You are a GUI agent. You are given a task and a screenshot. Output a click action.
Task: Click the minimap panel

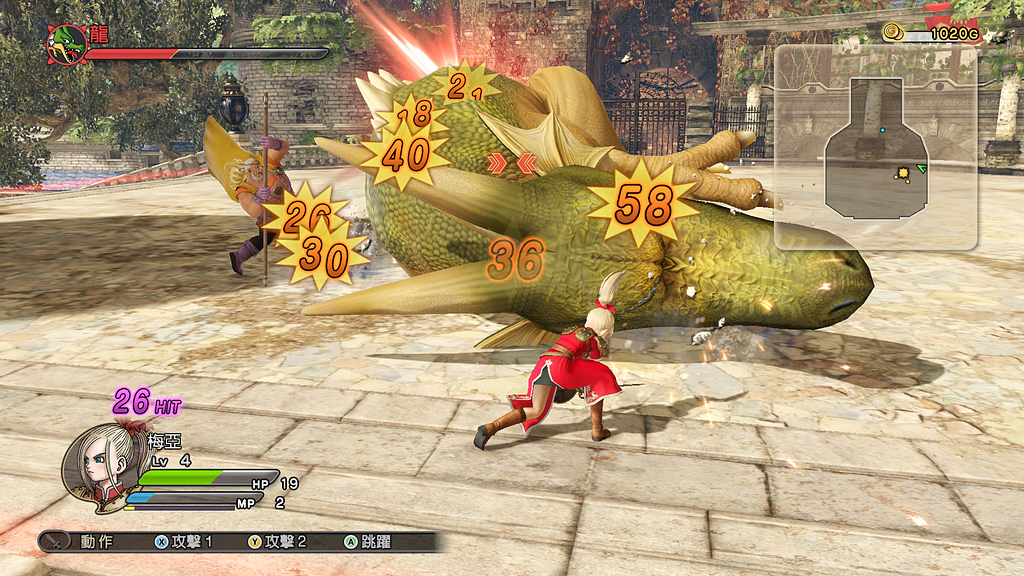tap(875, 146)
